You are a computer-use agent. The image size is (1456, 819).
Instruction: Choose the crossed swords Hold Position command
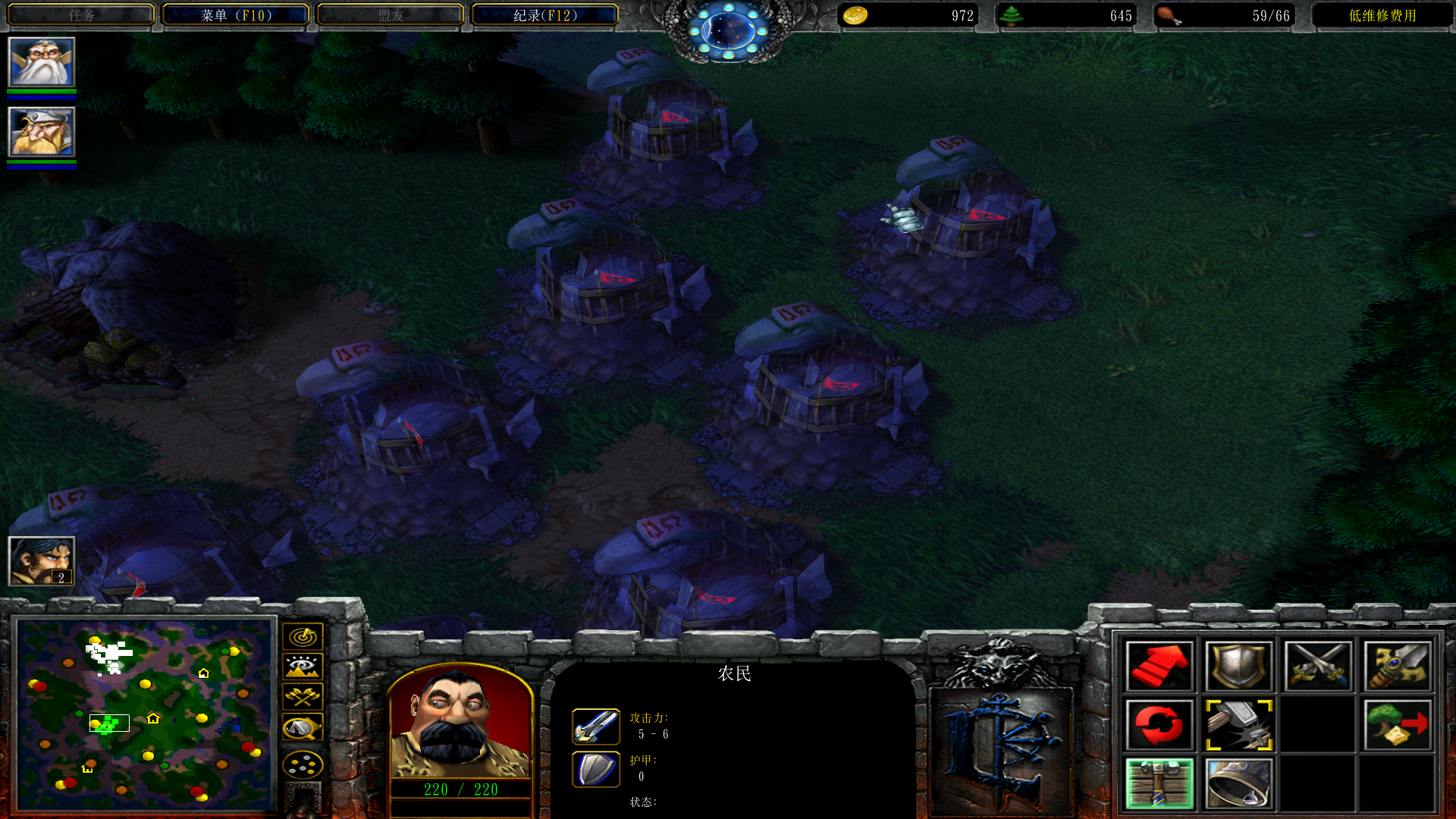(x=1318, y=667)
